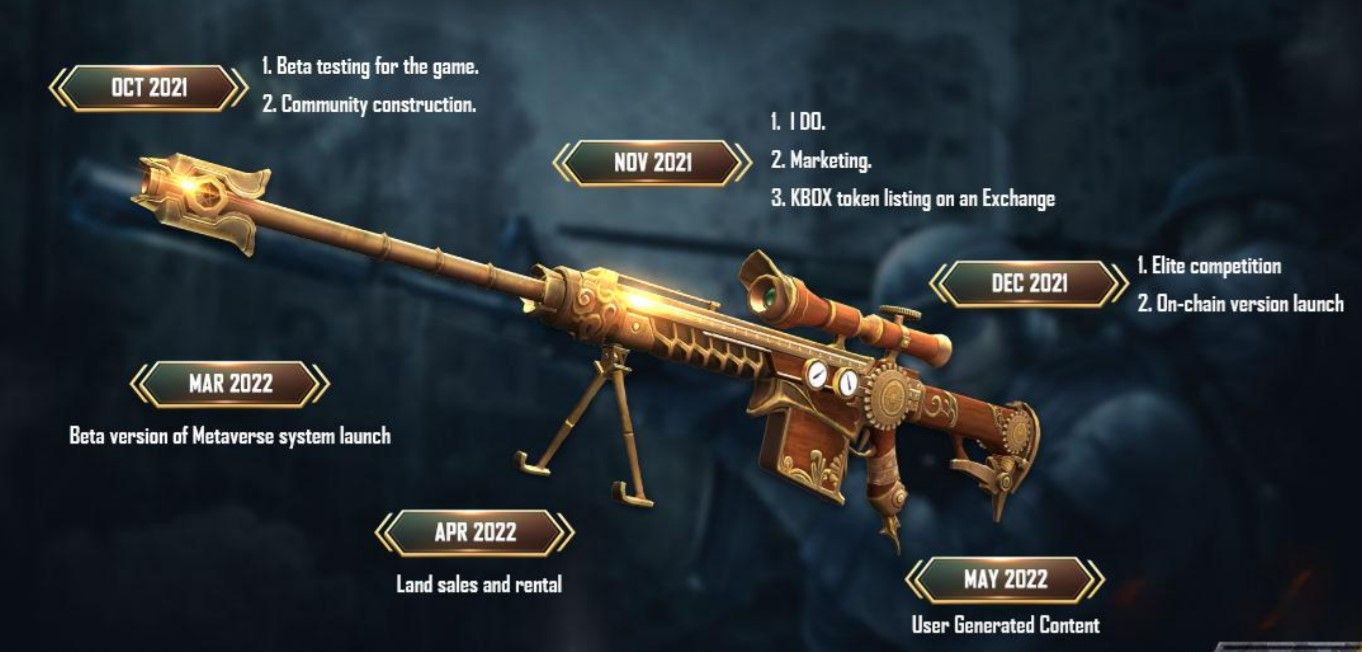Viewport: 1362px width, 652px height.
Task: Choose the DEC 2021 roadmap marker
Action: pyautogui.click(x=1028, y=283)
